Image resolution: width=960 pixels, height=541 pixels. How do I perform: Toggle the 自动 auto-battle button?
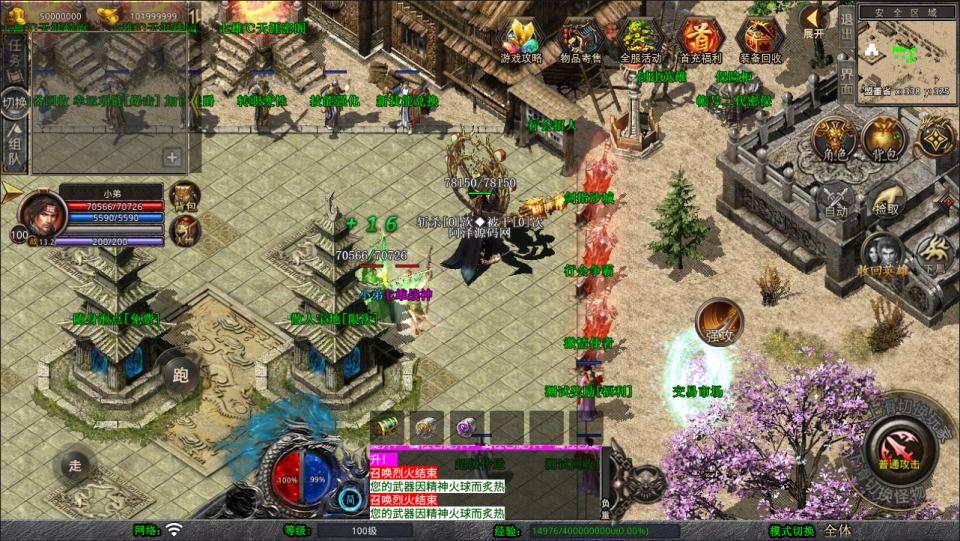pos(836,198)
